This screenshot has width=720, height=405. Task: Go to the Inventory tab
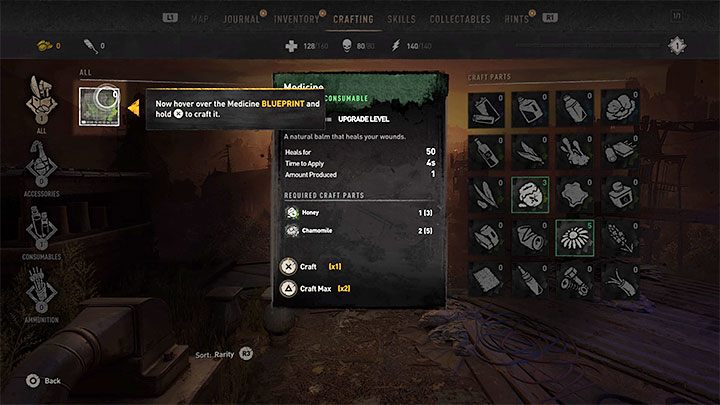coord(297,18)
